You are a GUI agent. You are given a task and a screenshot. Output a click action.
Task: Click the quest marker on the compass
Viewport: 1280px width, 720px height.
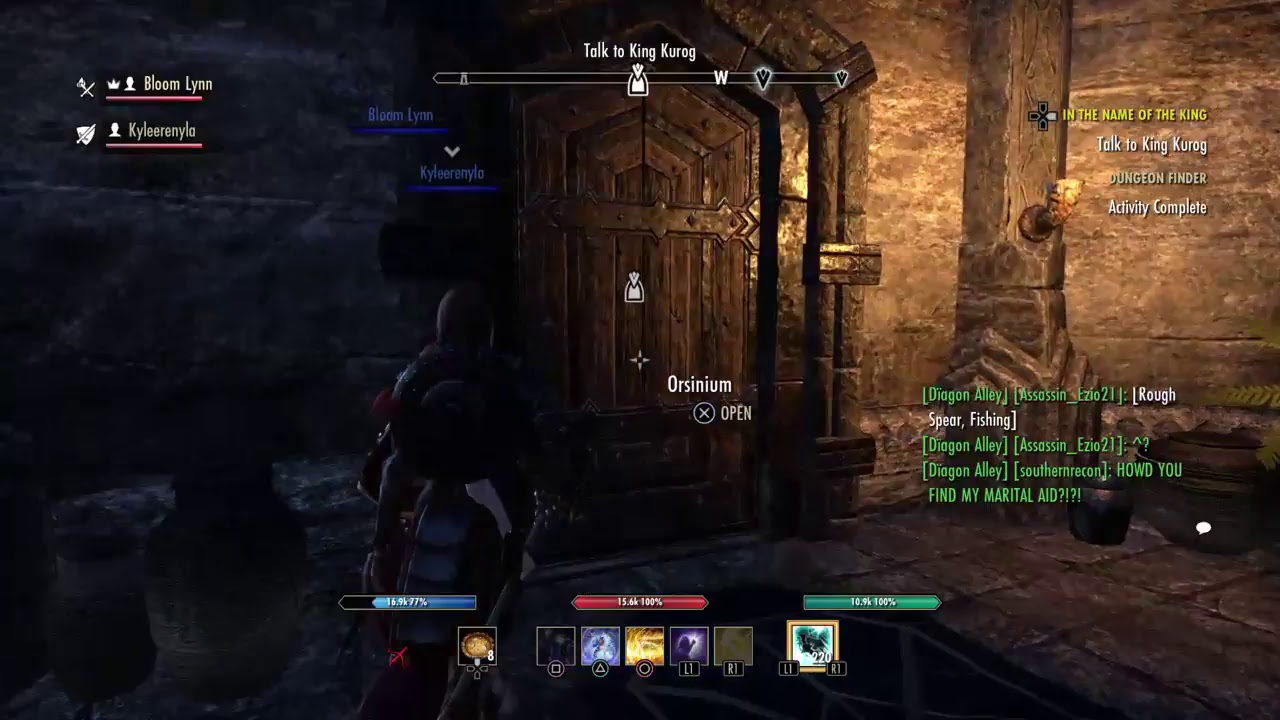coord(637,81)
